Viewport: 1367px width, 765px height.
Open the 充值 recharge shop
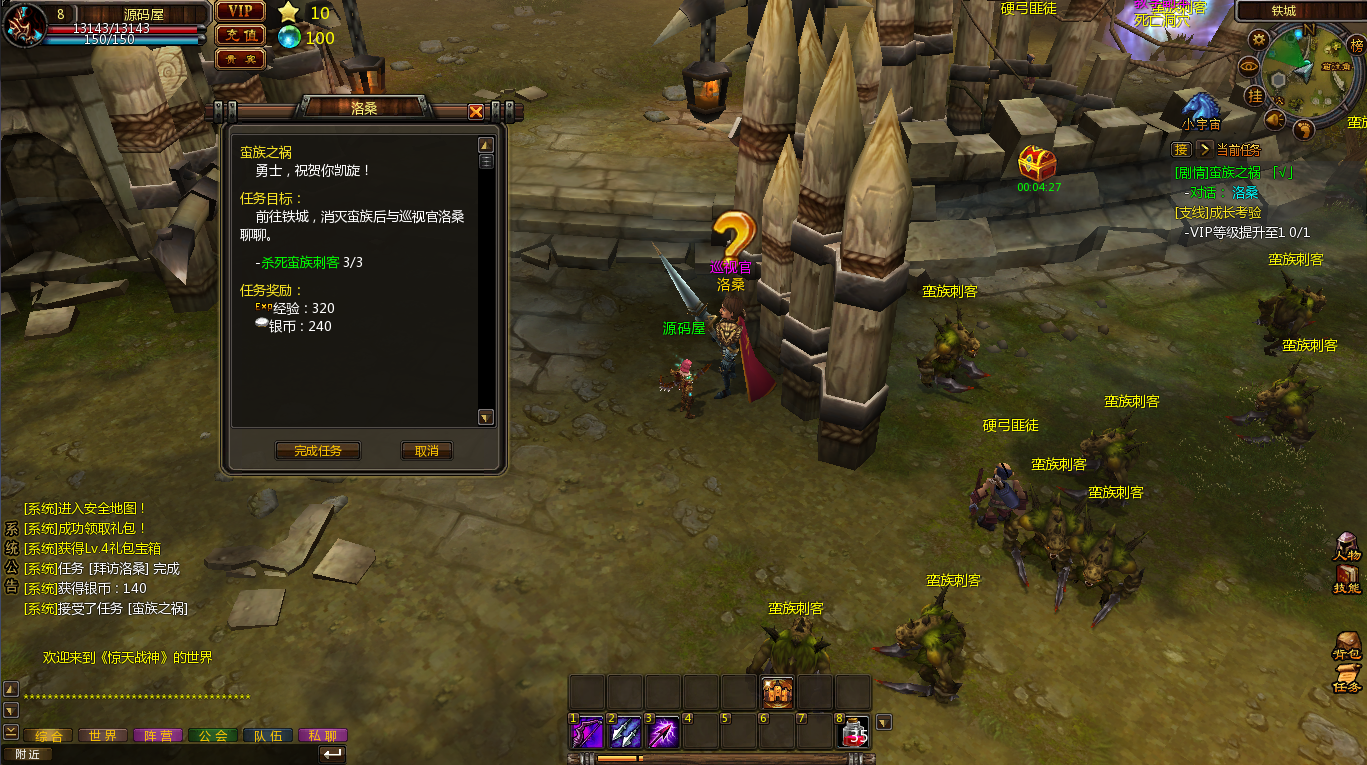pyautogui.click(x=240, y=35)
